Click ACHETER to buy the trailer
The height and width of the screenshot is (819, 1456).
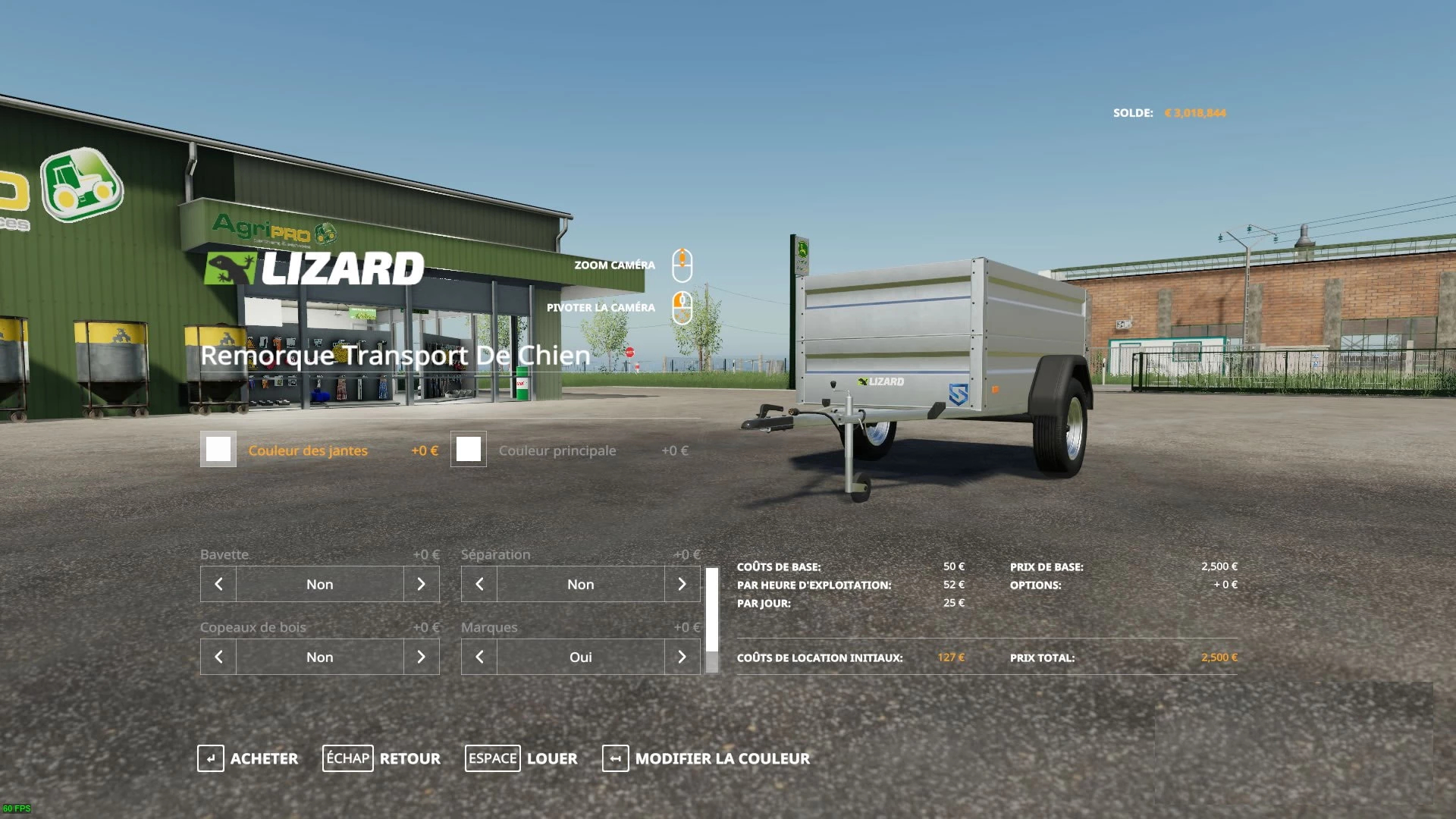[x=264, y=758]
